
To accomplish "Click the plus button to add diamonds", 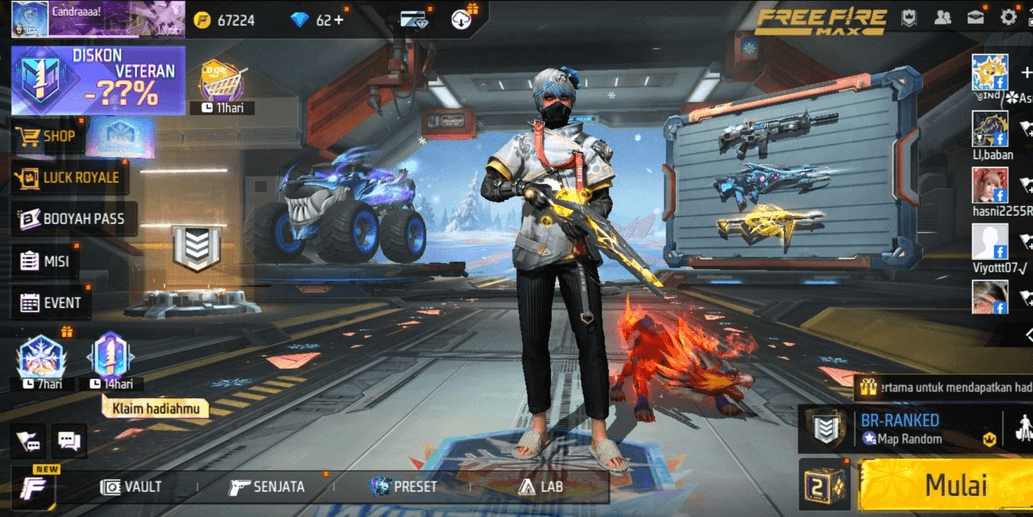I will [x=338, y=20].
